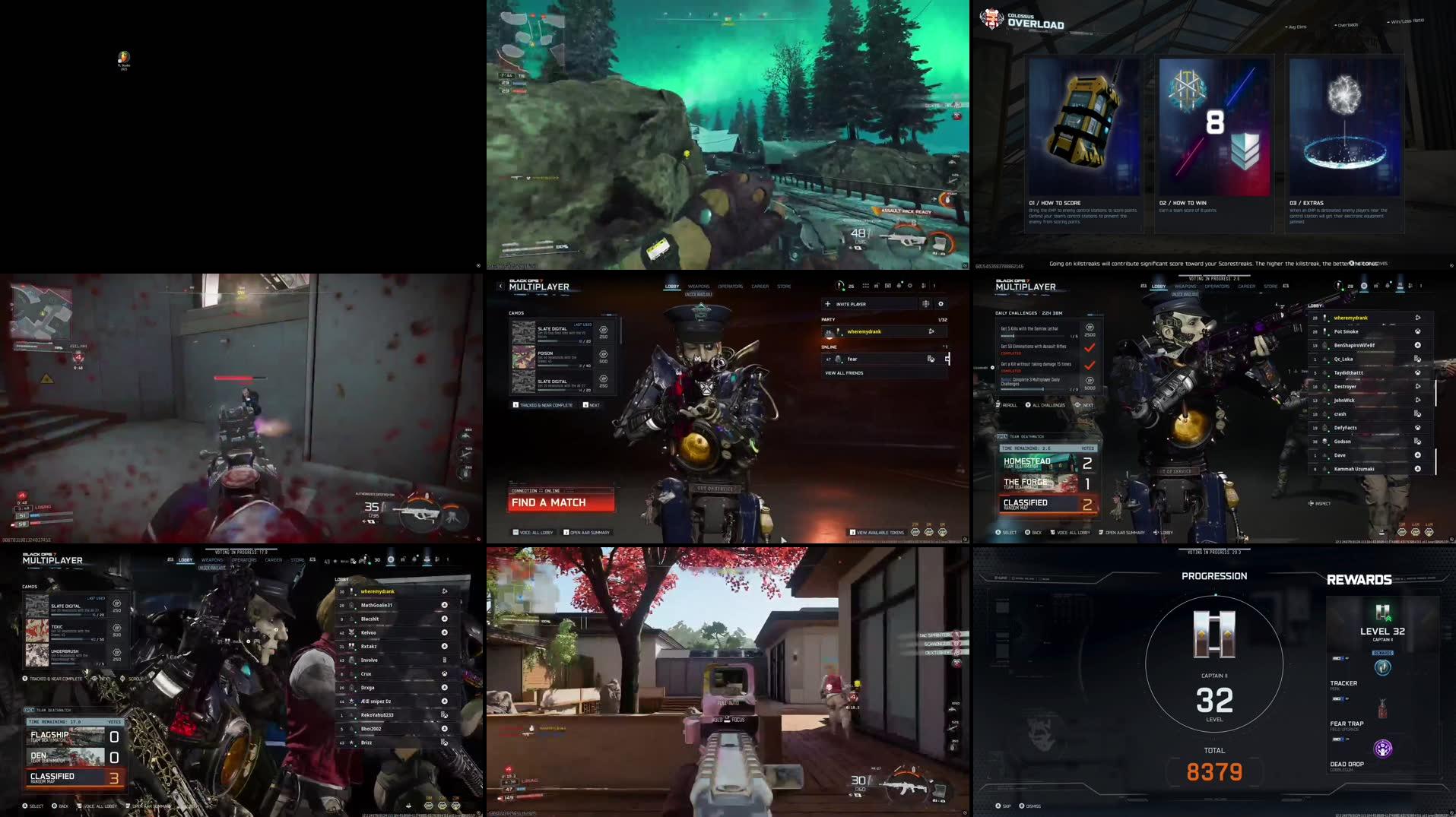Switch to the Weapons tab
This screenshot has height=817, width=1456.
pos(699,286)
